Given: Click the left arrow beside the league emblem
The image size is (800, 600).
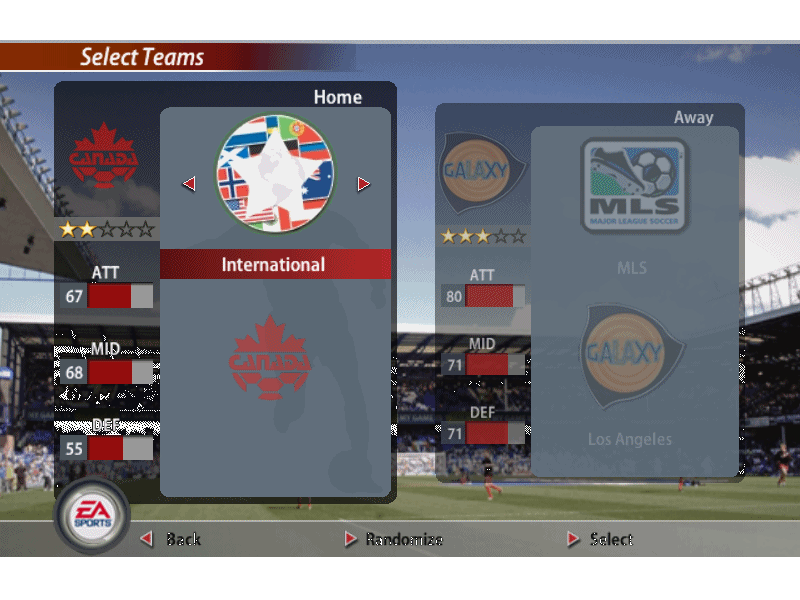Looking at the screenshot, I should (x=189, y=184).
